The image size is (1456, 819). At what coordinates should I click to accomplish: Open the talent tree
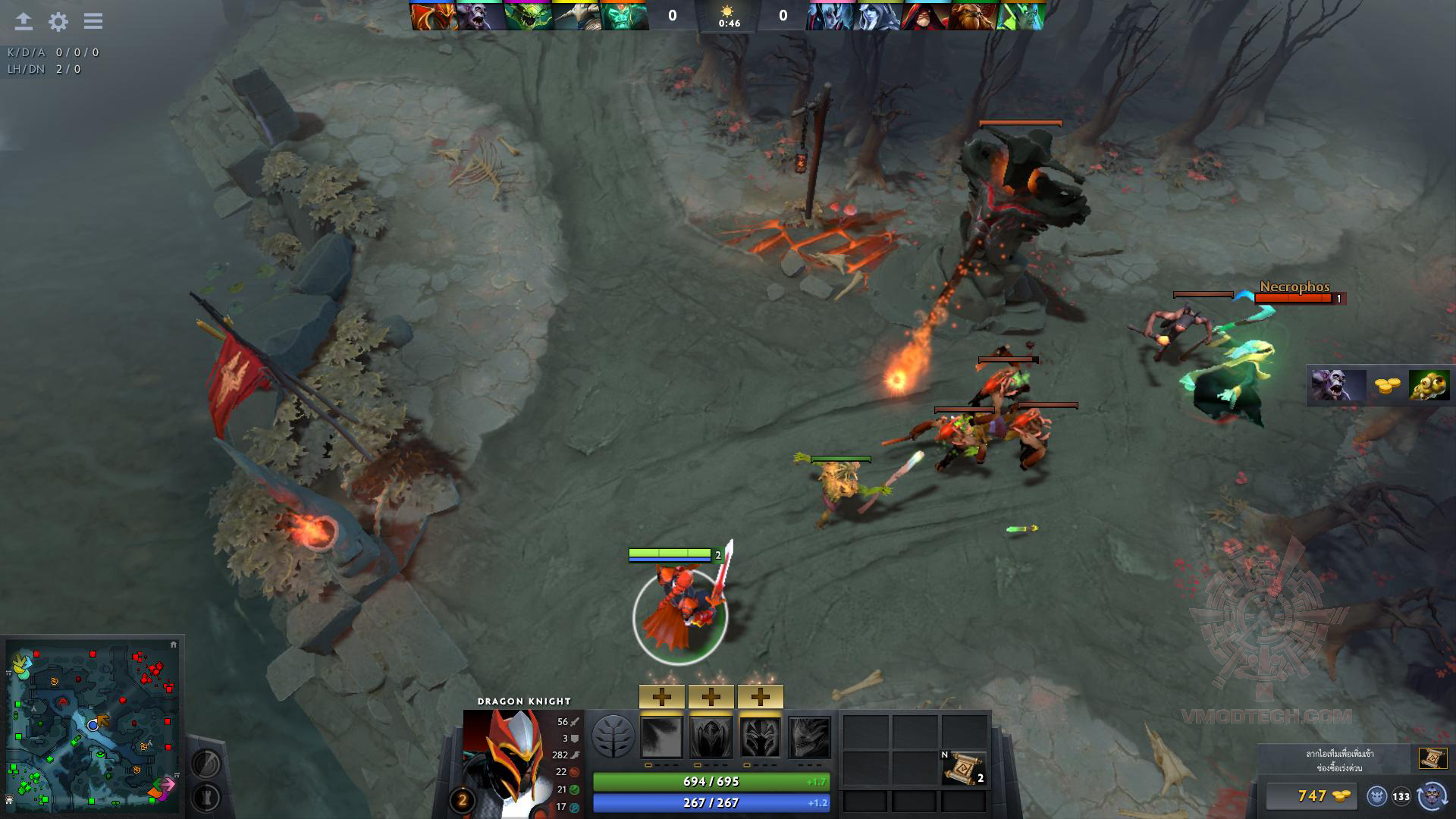pos(613,737)
